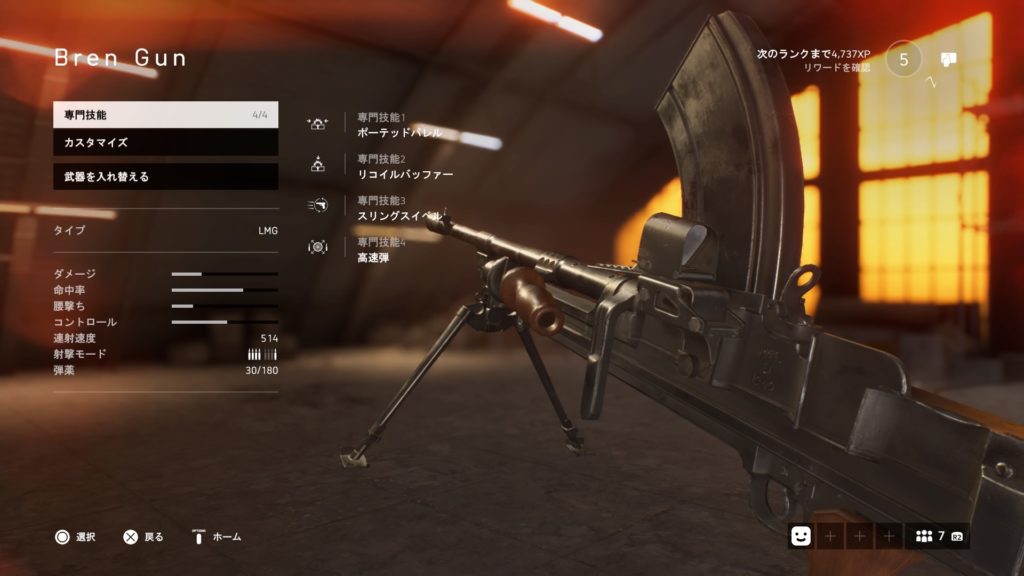Open the カスタマイズ menu
Image resolution: width=1024 pixels, height=576 pixels.
pyautogui.click(x=165, y=143)
